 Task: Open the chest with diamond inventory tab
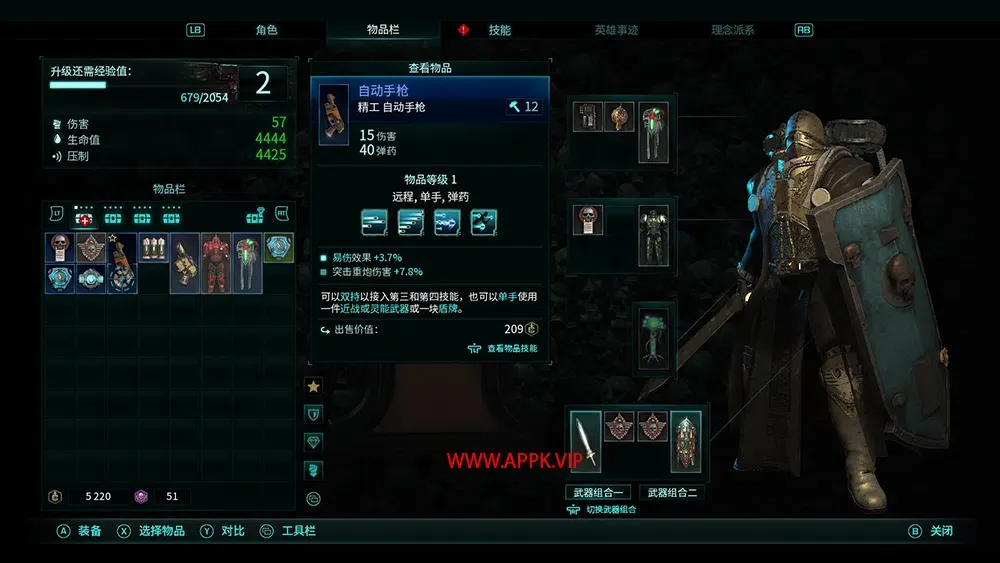pos(255,218)
